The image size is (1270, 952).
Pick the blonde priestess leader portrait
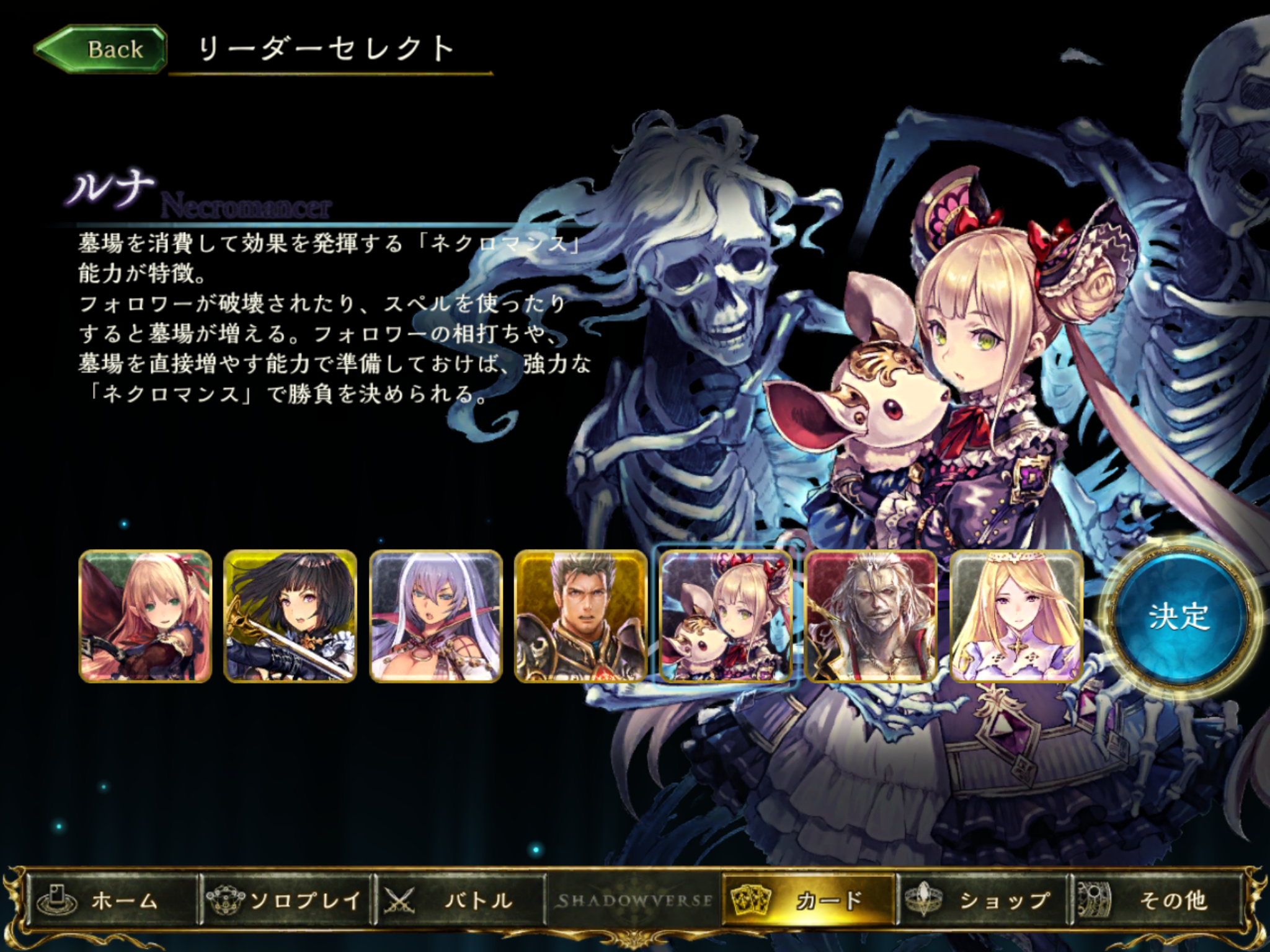point(1016,617)
